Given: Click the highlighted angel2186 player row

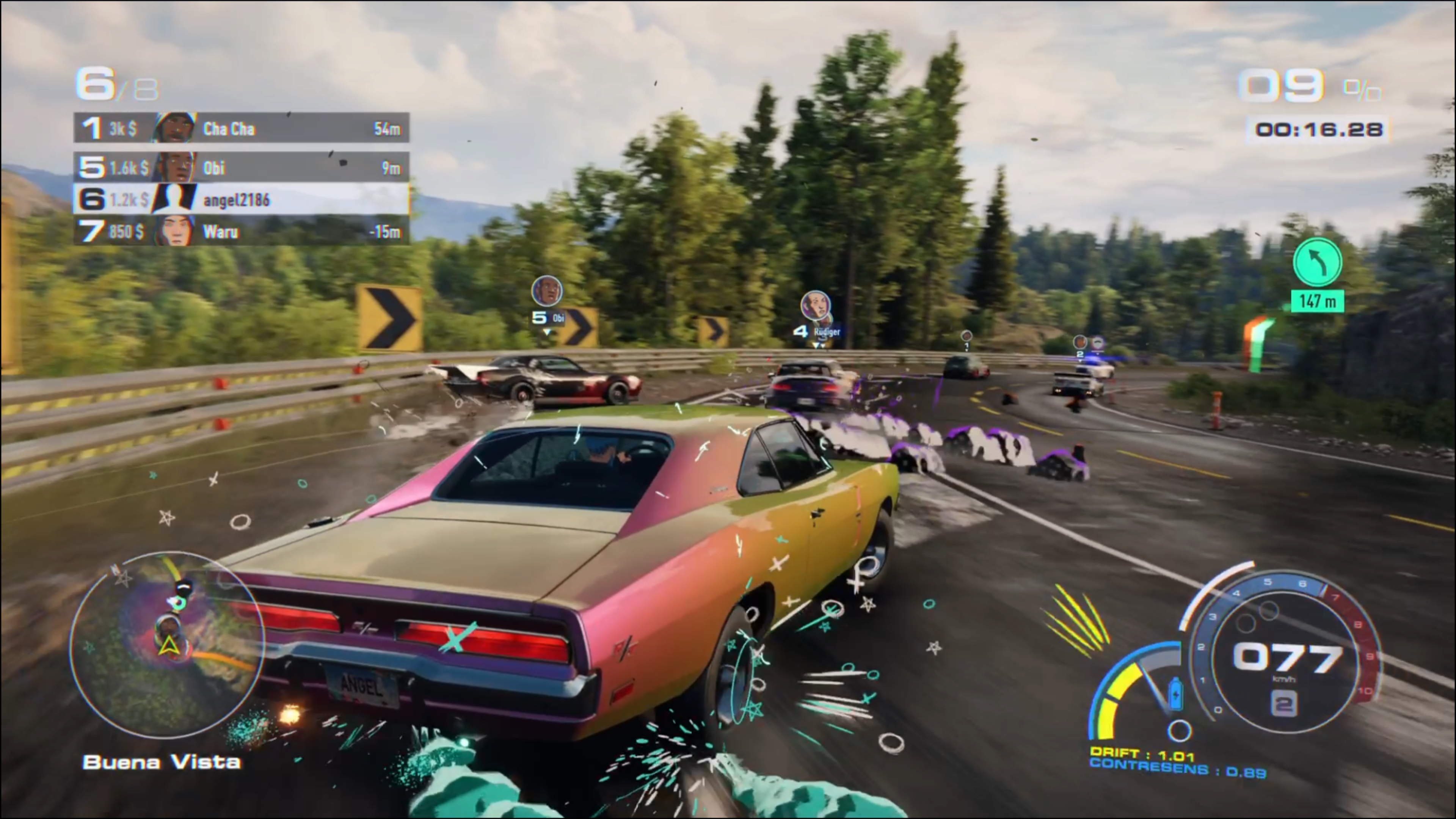Looking at the screenshot, I should tap(242, 199).
